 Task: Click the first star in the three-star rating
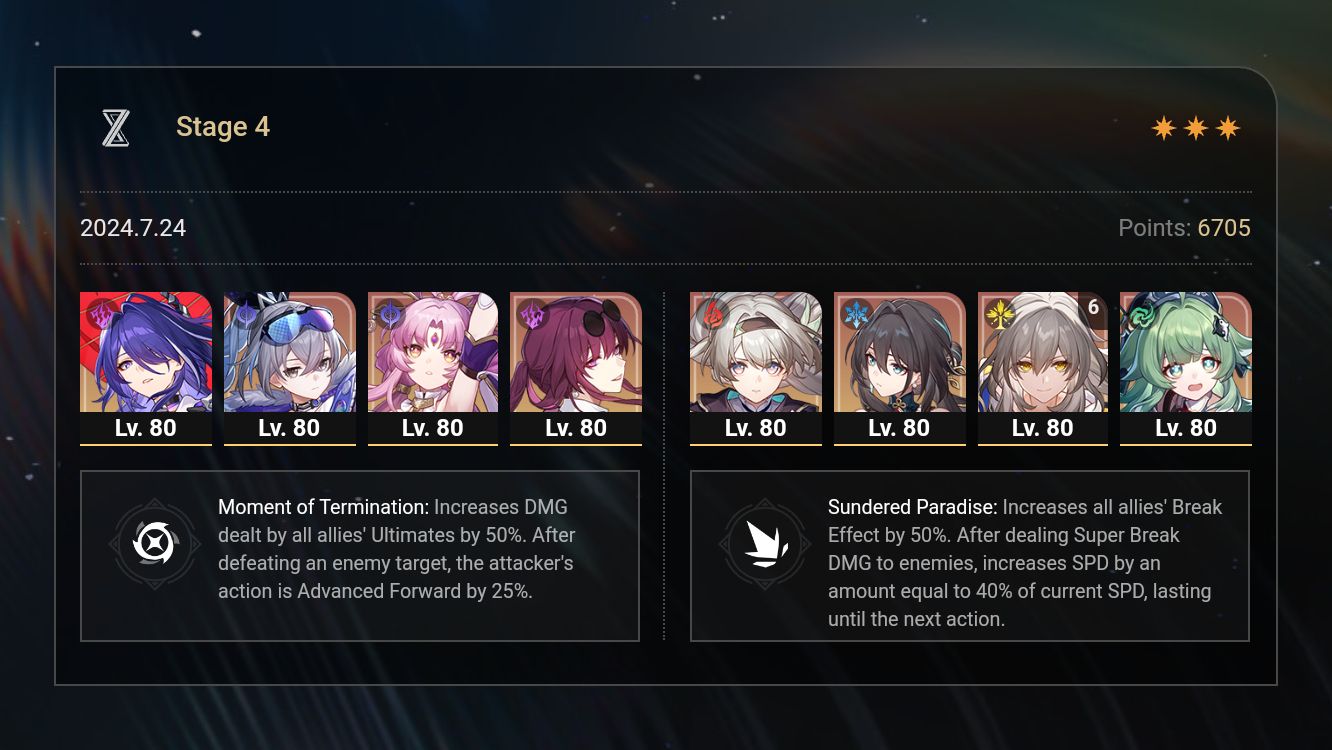pos(1164,127)
